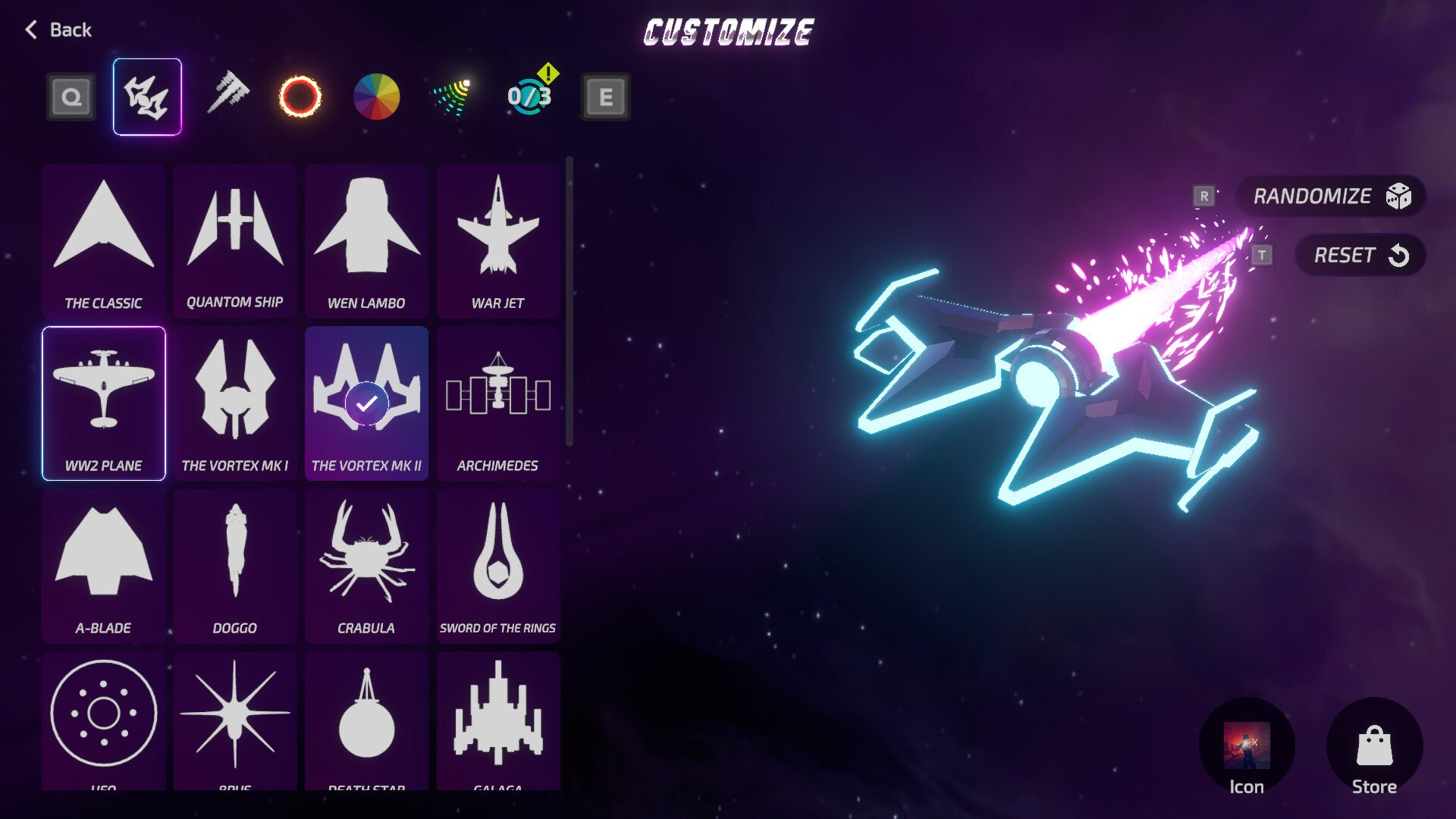Choose The Classic ship
This screenshot has width=1456, height=819.
point(104,241)
